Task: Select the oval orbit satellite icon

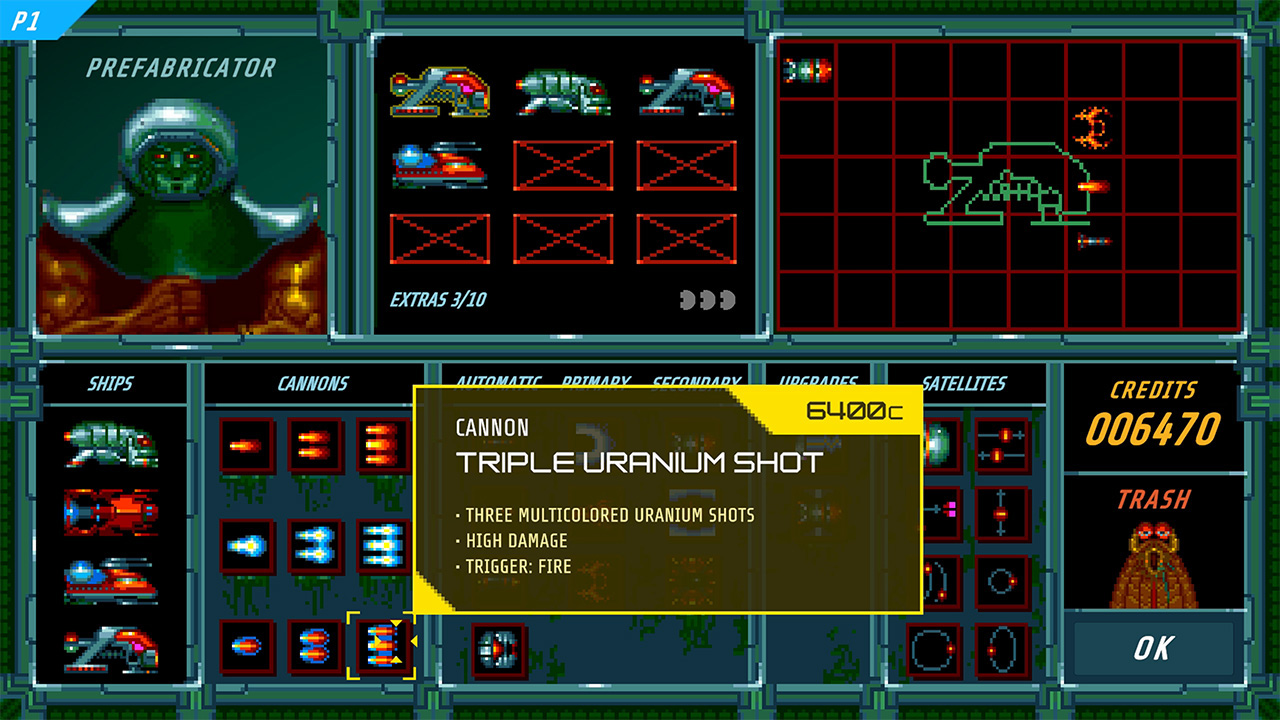Action: pyautogui.click(x=1003, y=648)
